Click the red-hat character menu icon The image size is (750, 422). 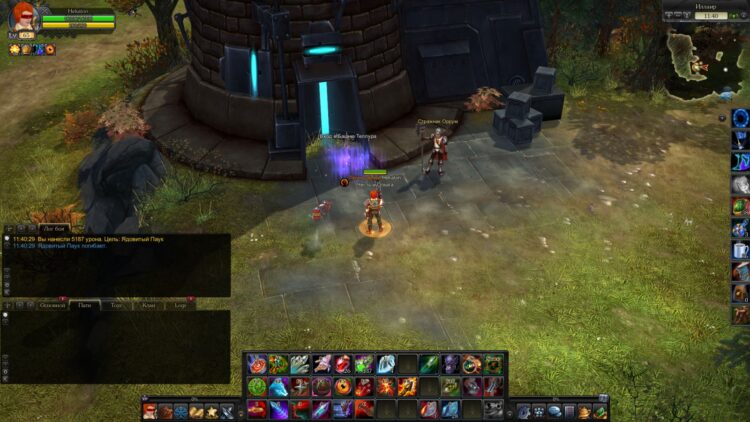point(150,411)
